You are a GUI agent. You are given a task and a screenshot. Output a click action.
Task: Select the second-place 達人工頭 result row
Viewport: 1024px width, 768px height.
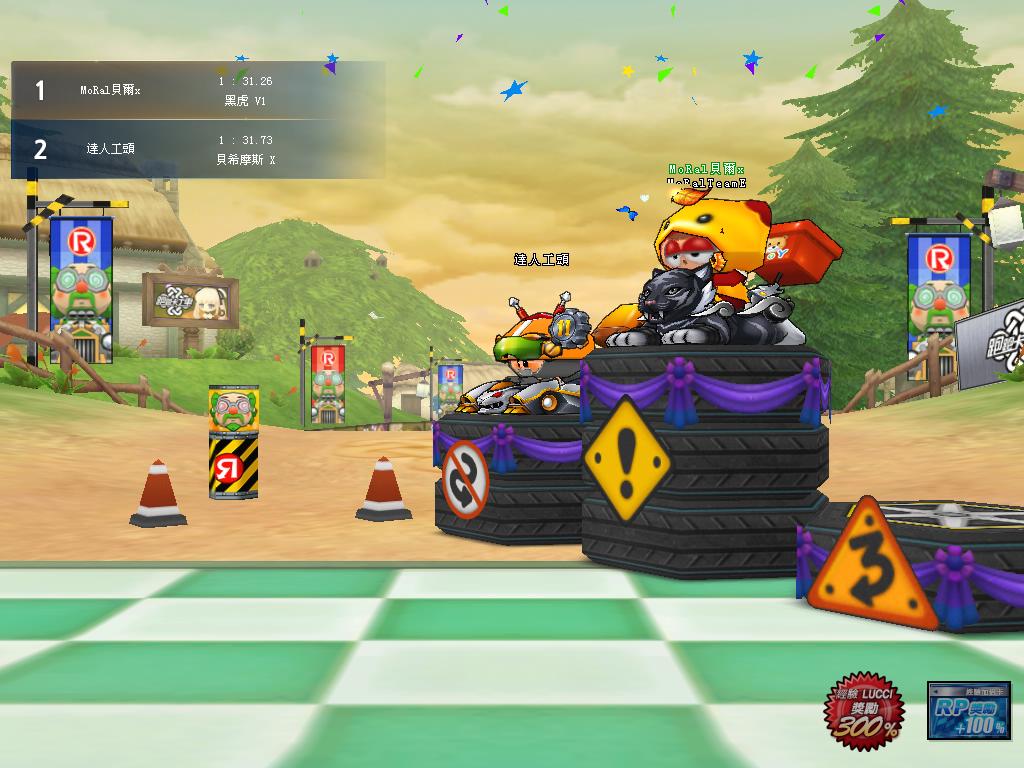[x=197, y=149]
